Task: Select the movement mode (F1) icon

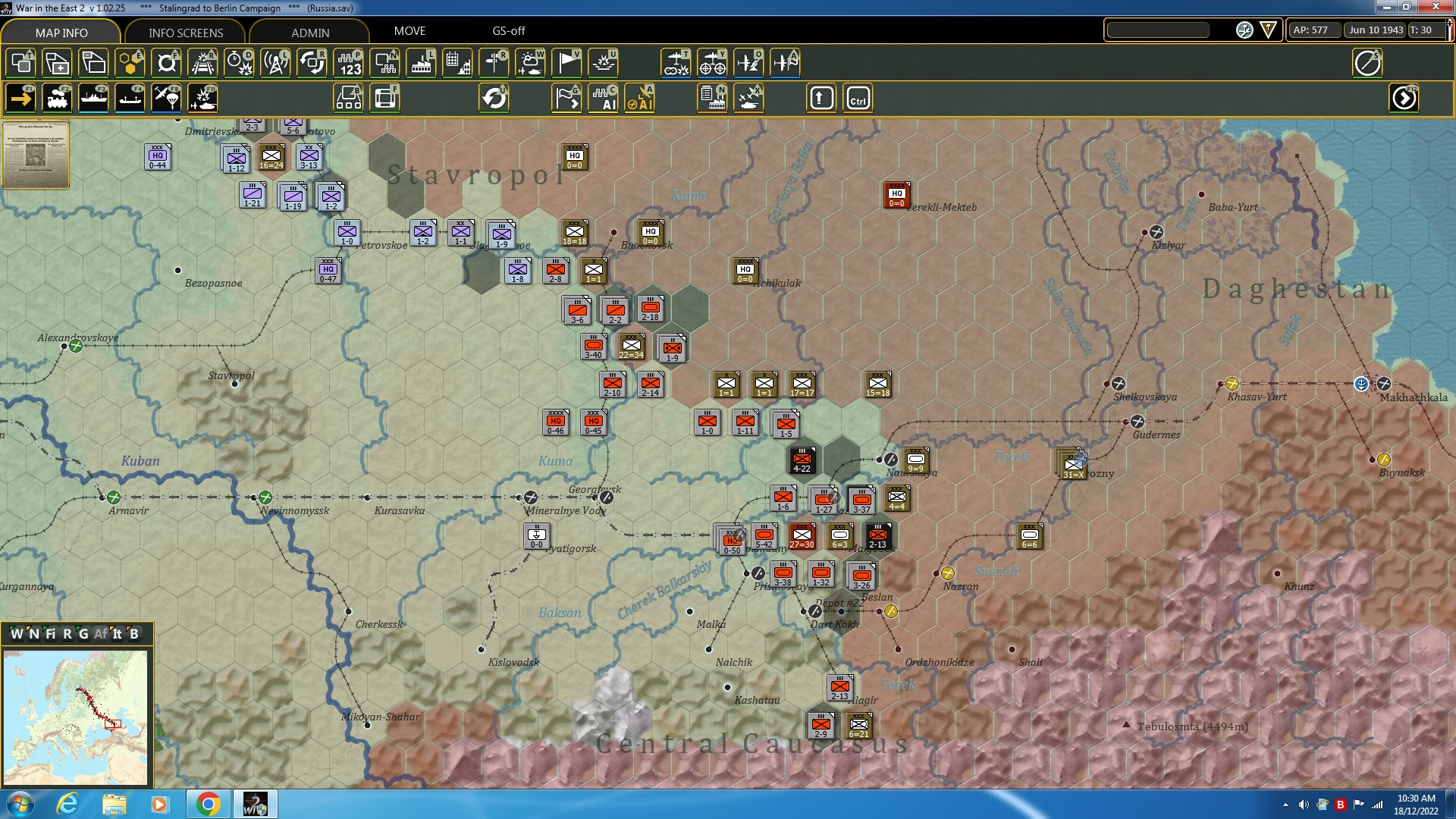Action: point(20,98)
